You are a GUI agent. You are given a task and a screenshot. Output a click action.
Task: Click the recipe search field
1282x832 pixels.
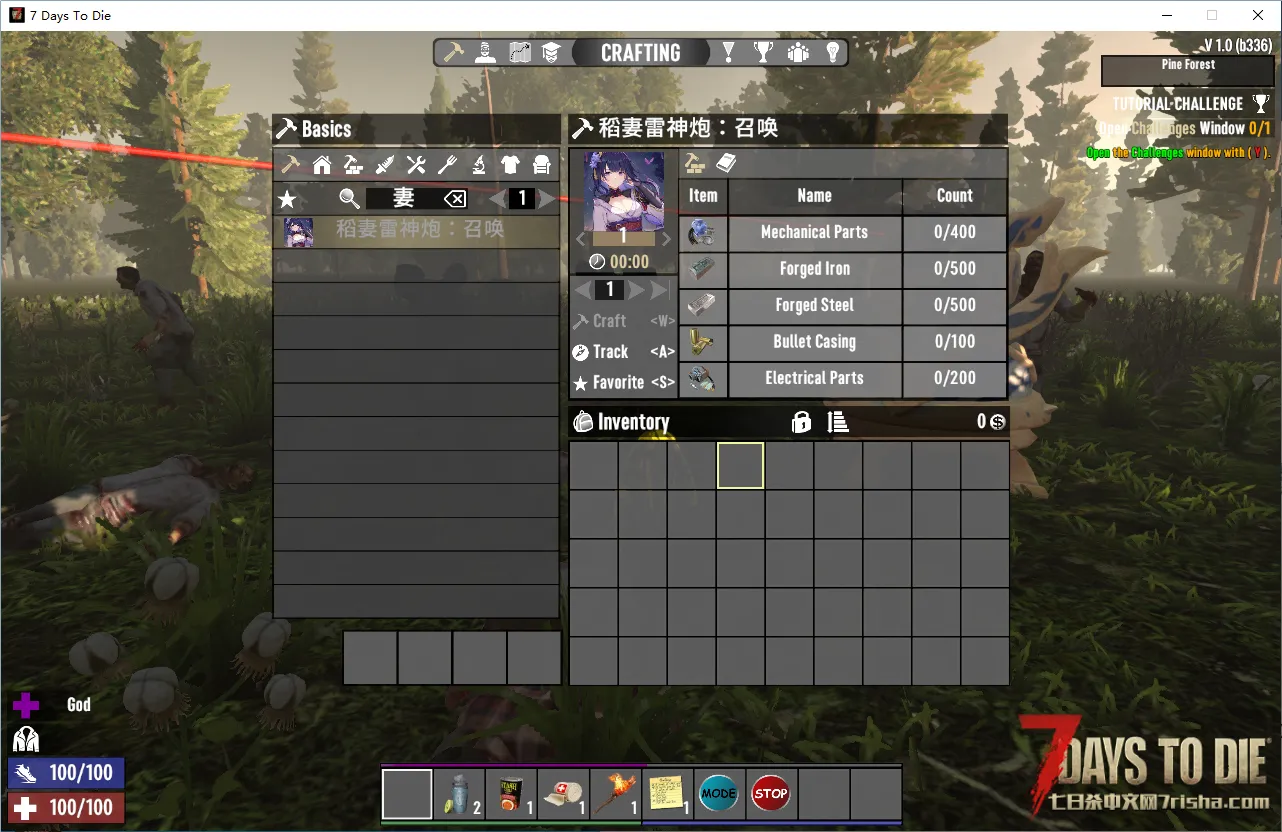tap(403, 198)
